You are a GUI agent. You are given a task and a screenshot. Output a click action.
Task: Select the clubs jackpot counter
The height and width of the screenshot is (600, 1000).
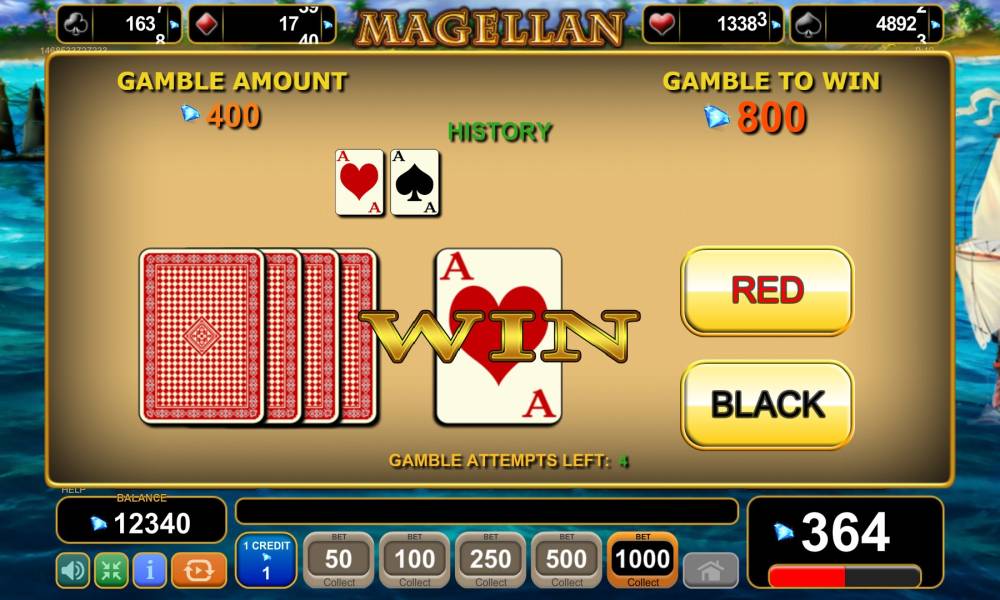click(121, 24)
